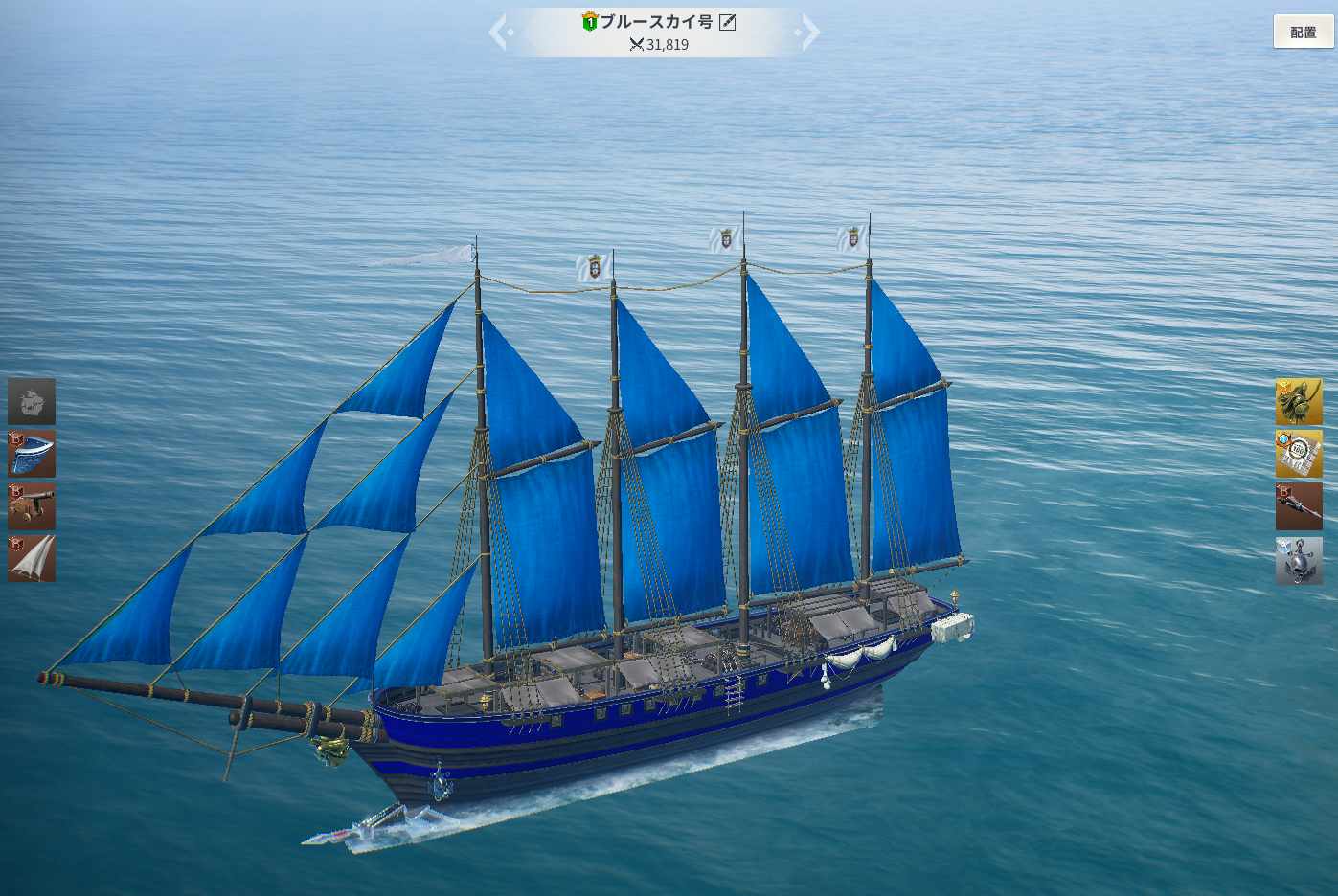Select the blue hull armor plating slot
Image resolution: width=1338 pixels, height=896 pixels.
(32, 454)
